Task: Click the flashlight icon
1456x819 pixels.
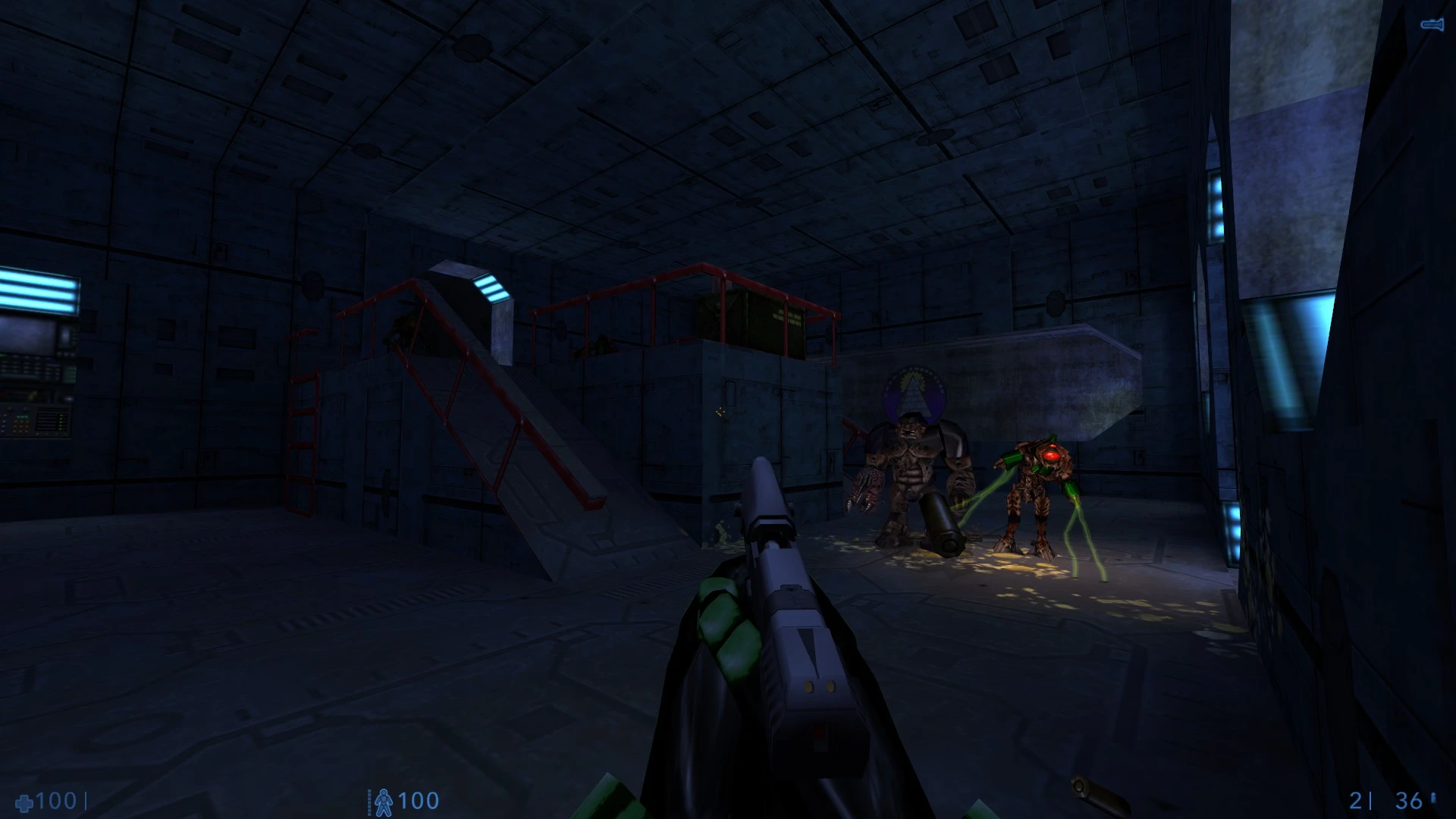Action: click(1431, 25)
